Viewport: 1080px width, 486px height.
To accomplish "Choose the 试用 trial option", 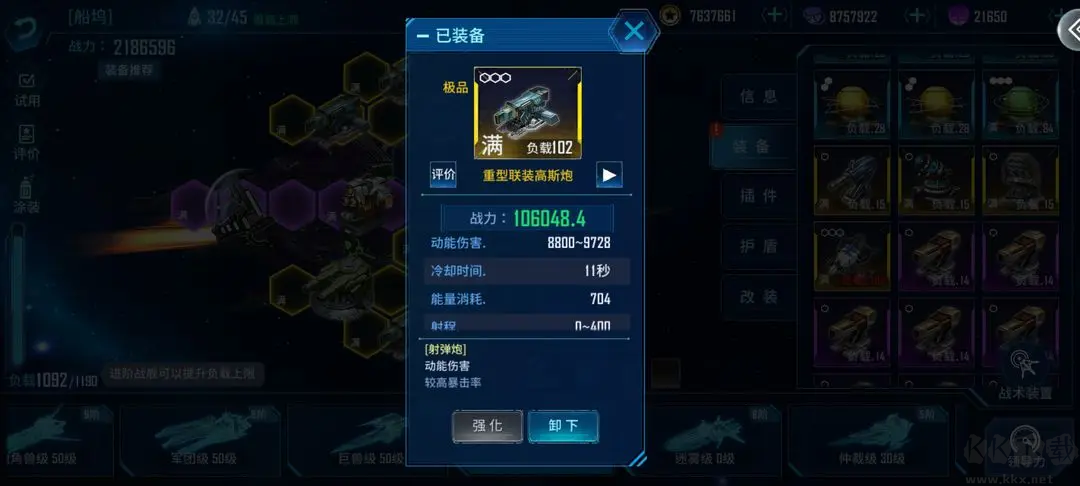I will [27, 89].
